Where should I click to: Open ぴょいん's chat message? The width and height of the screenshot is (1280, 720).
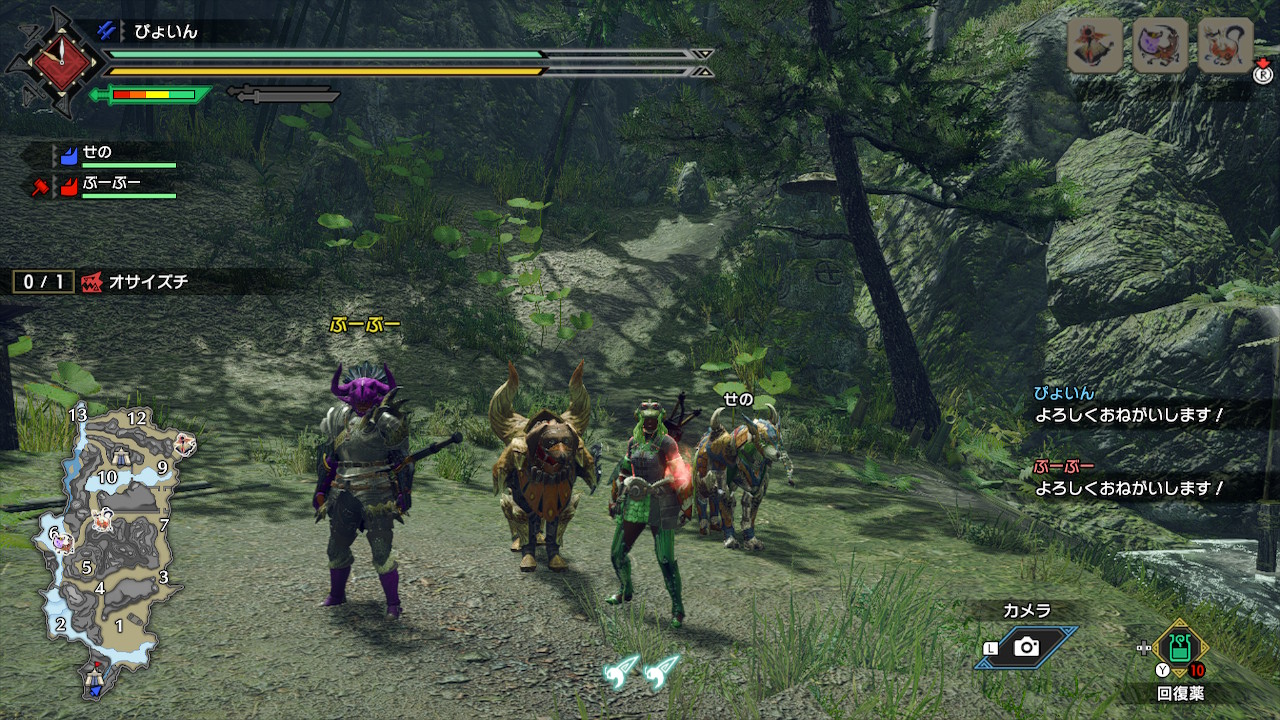pyautogui.click(x=1130, y=404)
